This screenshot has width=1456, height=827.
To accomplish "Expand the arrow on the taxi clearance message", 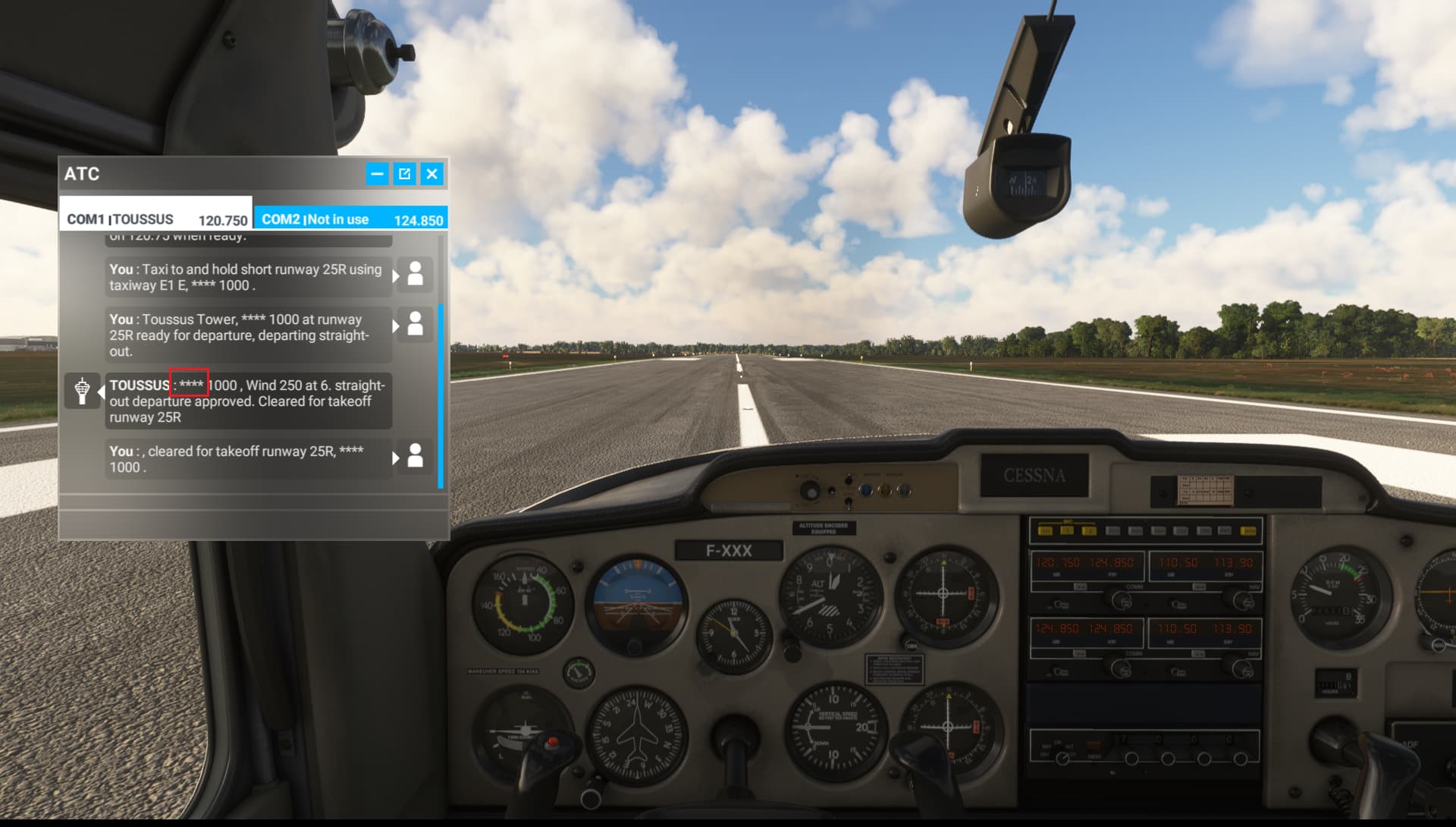I will pos(395,276).
